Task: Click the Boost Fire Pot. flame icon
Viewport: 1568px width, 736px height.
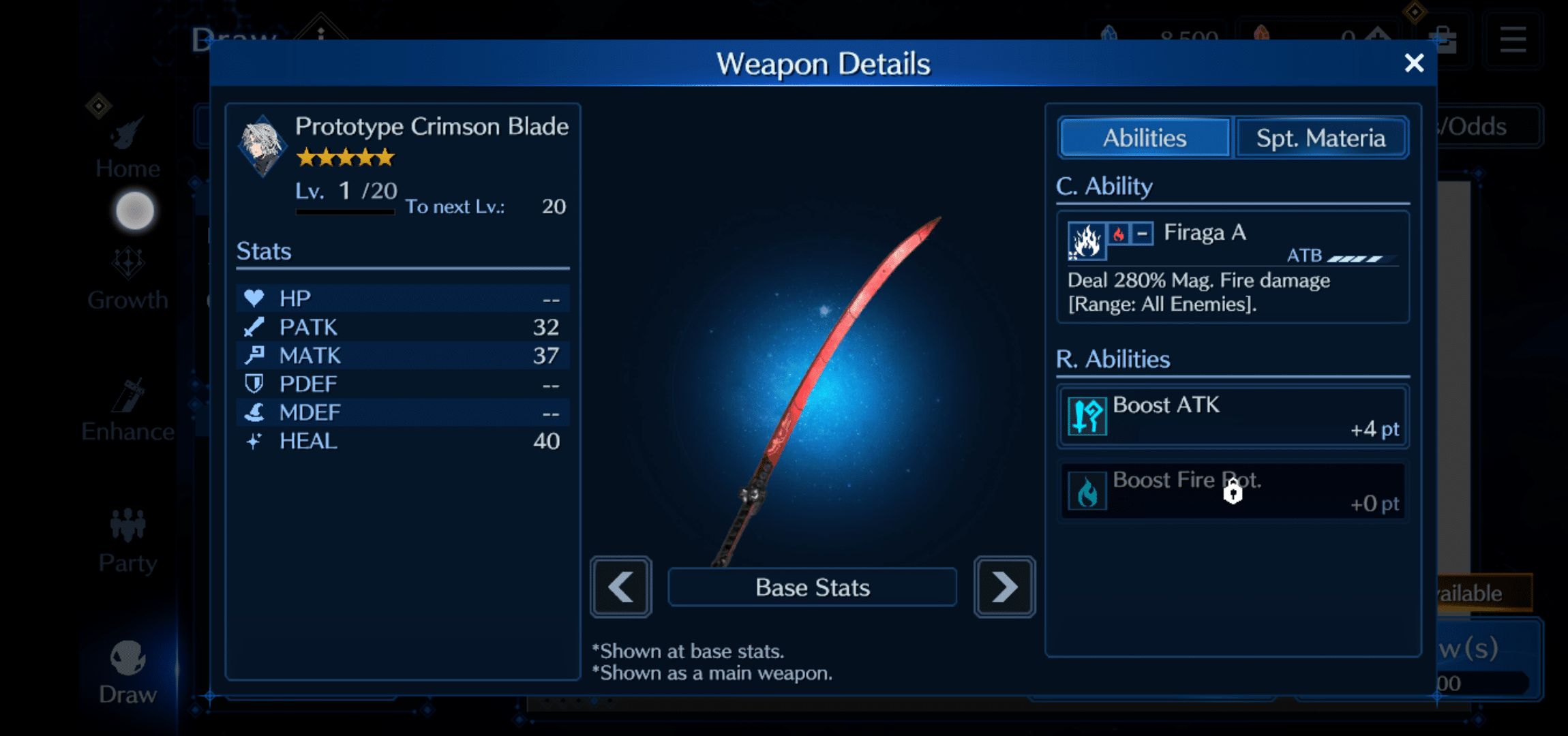Action: [1088, 491]
